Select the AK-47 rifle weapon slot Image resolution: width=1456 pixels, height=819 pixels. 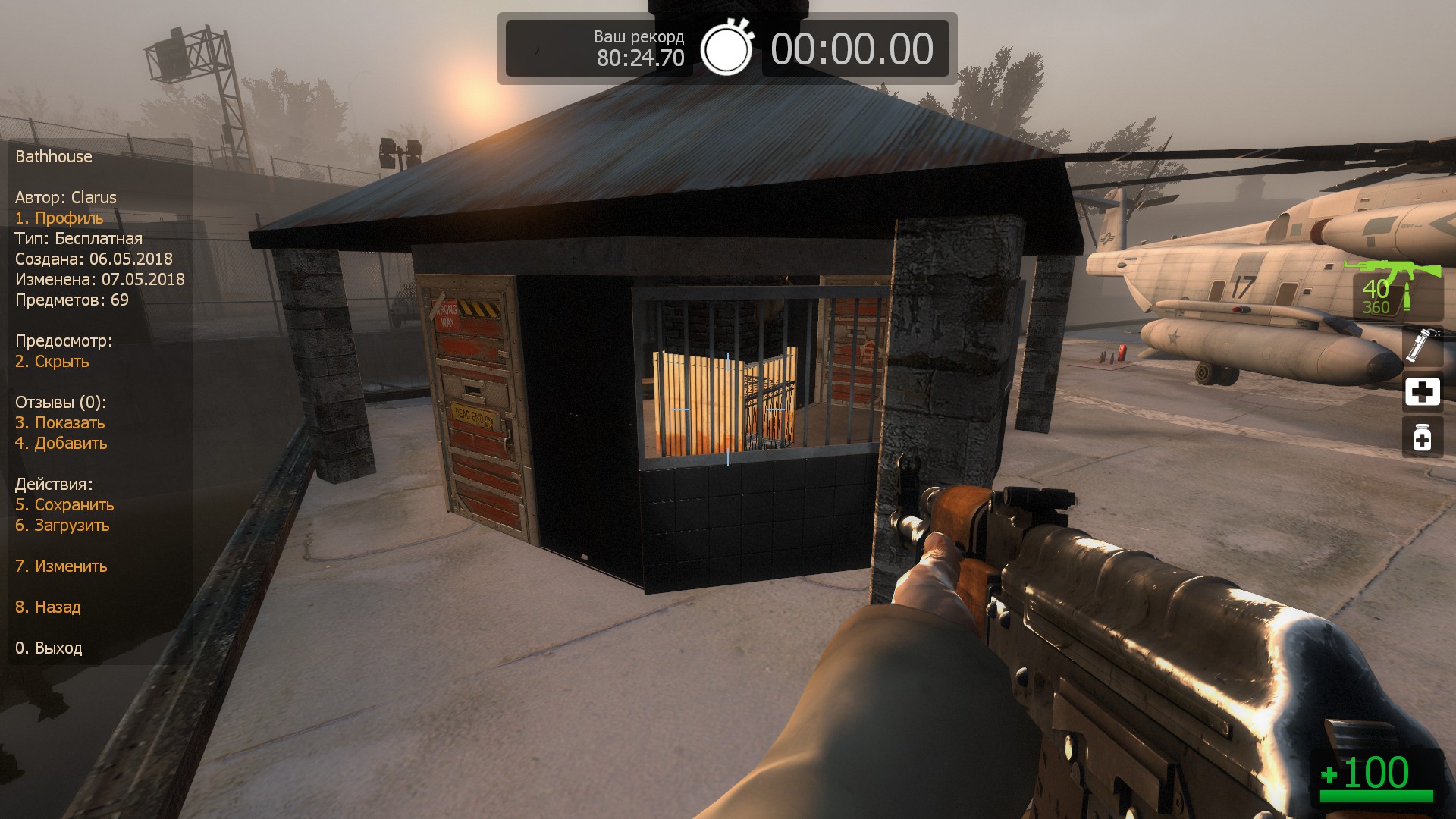(1394, 290)
